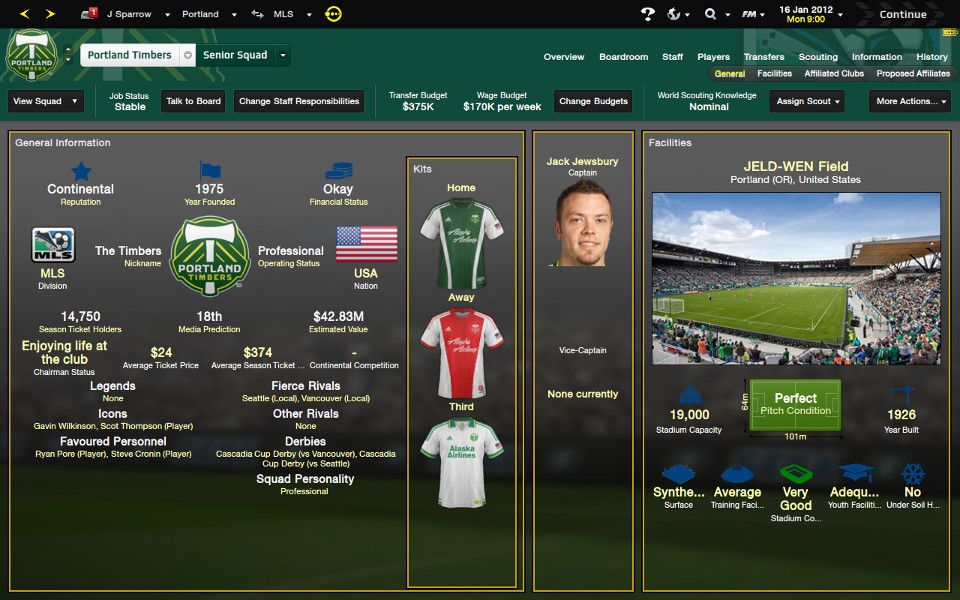960x600 pixels.
Task: Go to the Scouting tab
Action: (818, 57)
